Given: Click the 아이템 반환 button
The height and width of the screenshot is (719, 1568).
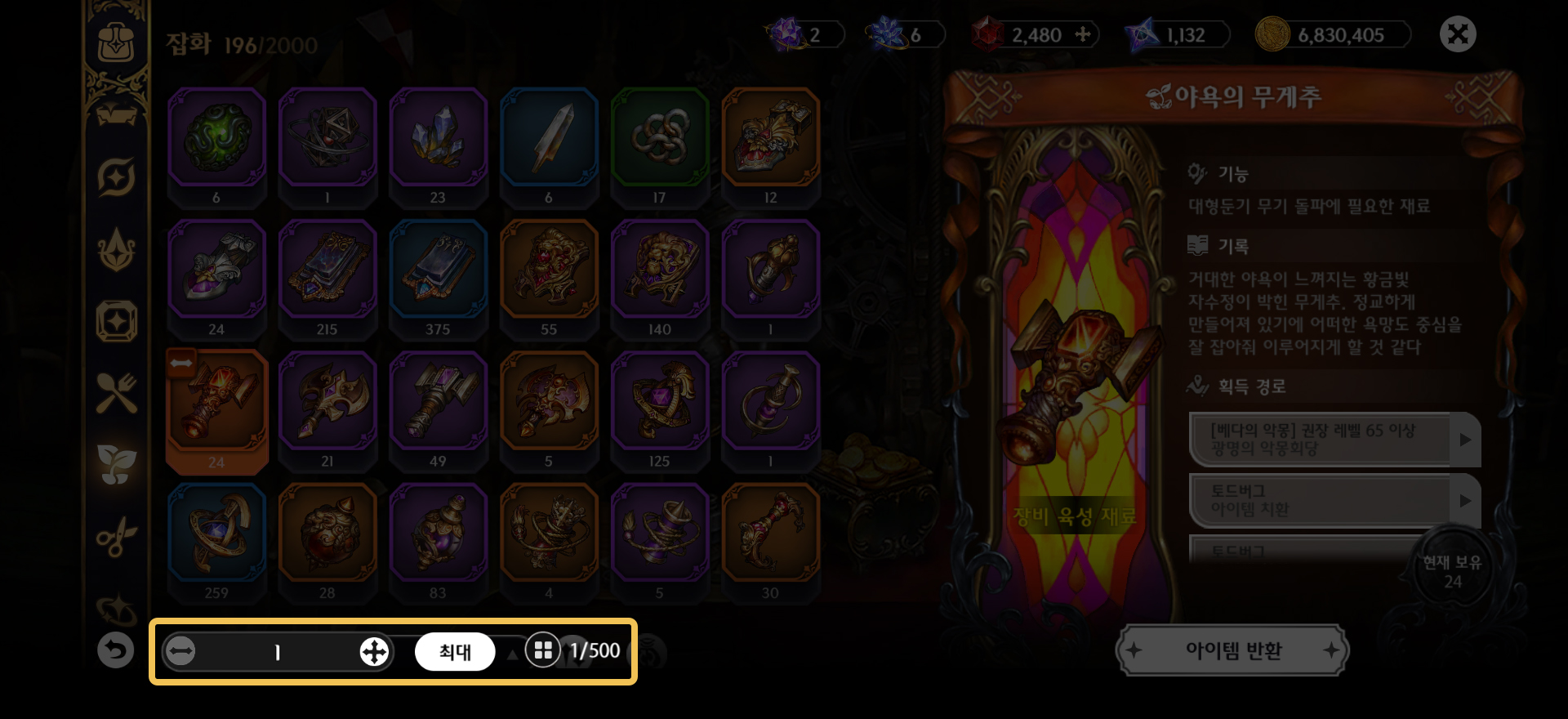Looking at the screenshot, I should (1232, 650).
